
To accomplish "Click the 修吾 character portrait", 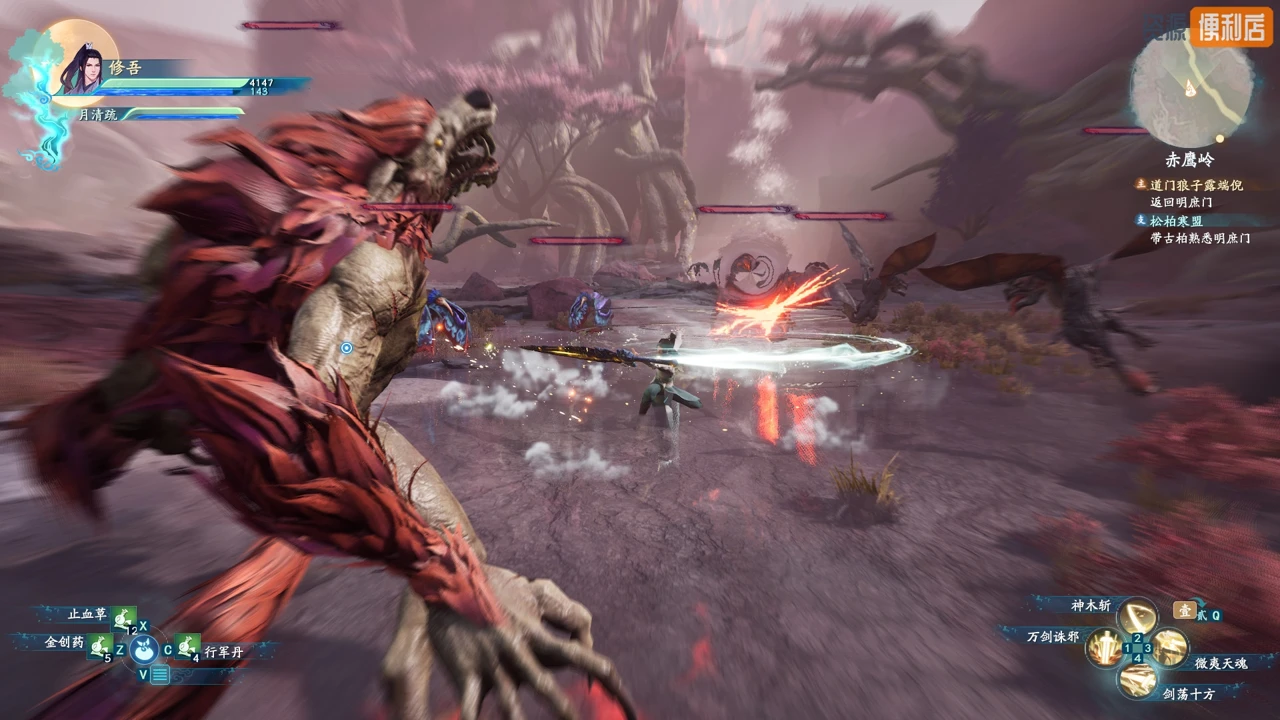I will pyautogui.click(x=82, y=68).
